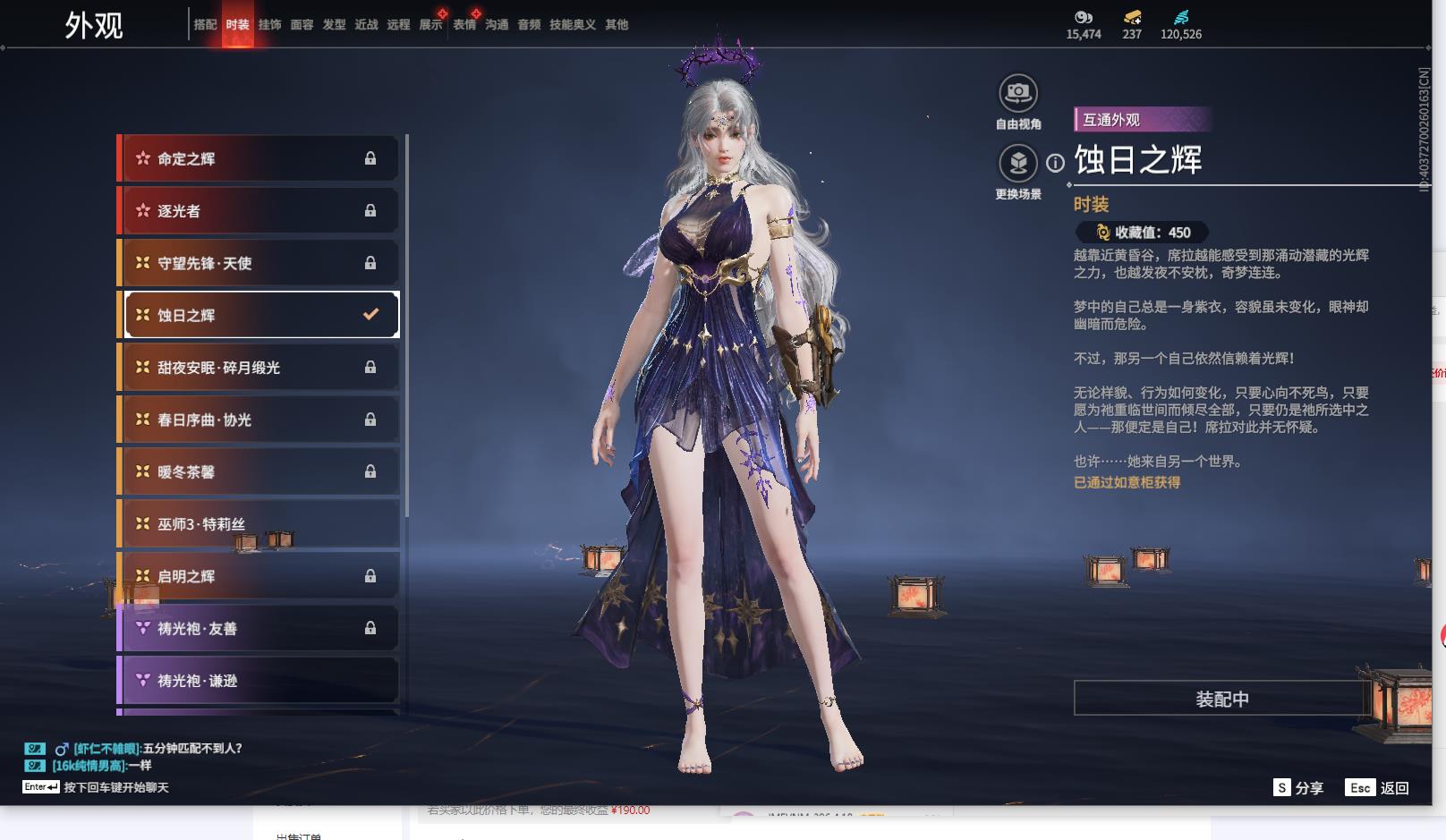Image resolution: width=1446 pixels, height=840 pixels.
Task: Choose the 逐光者 outfit entry
Action: (258, 211)
